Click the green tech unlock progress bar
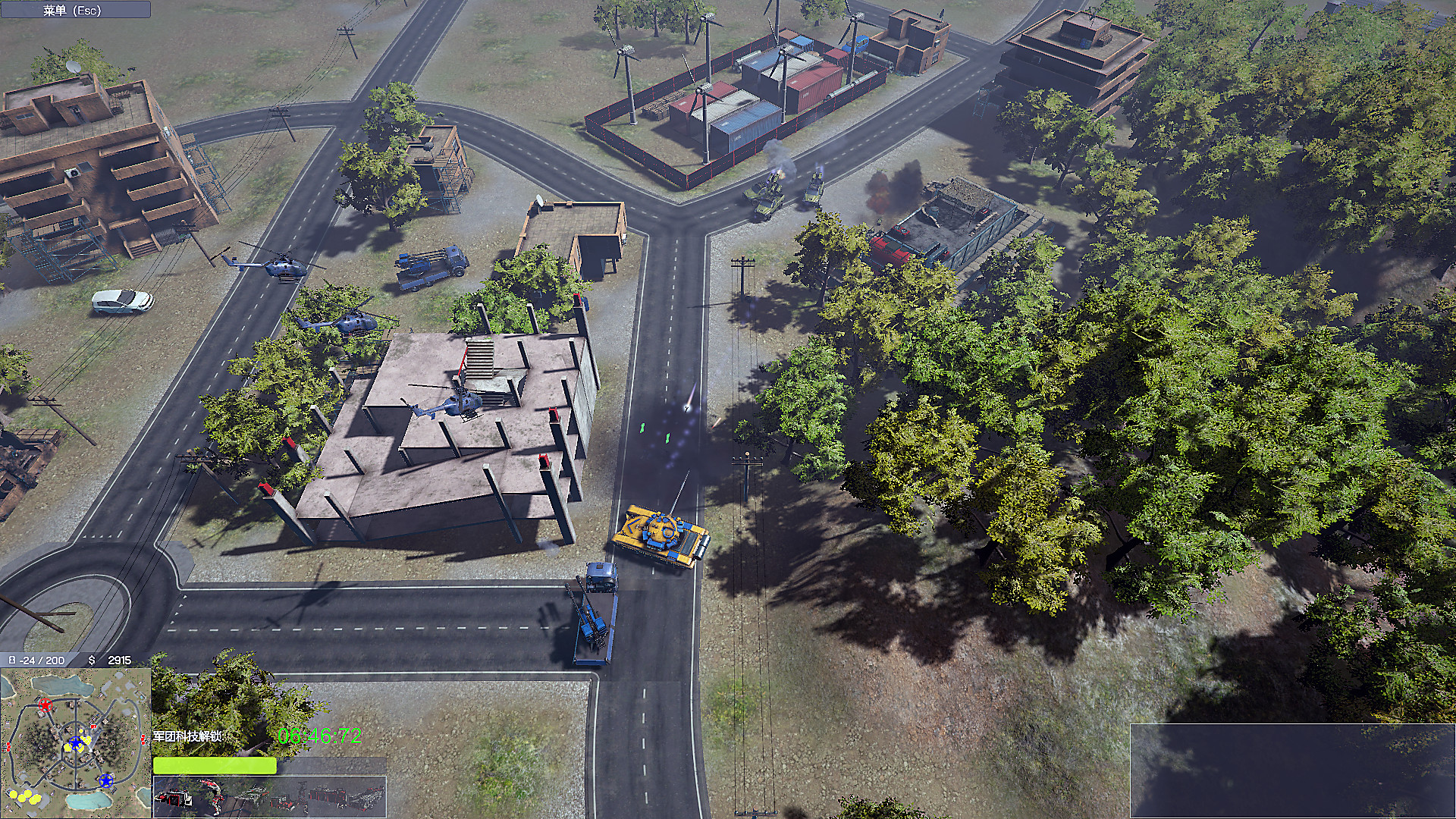The width and height of the screenshot is (1456, 819). click(216, 765)
